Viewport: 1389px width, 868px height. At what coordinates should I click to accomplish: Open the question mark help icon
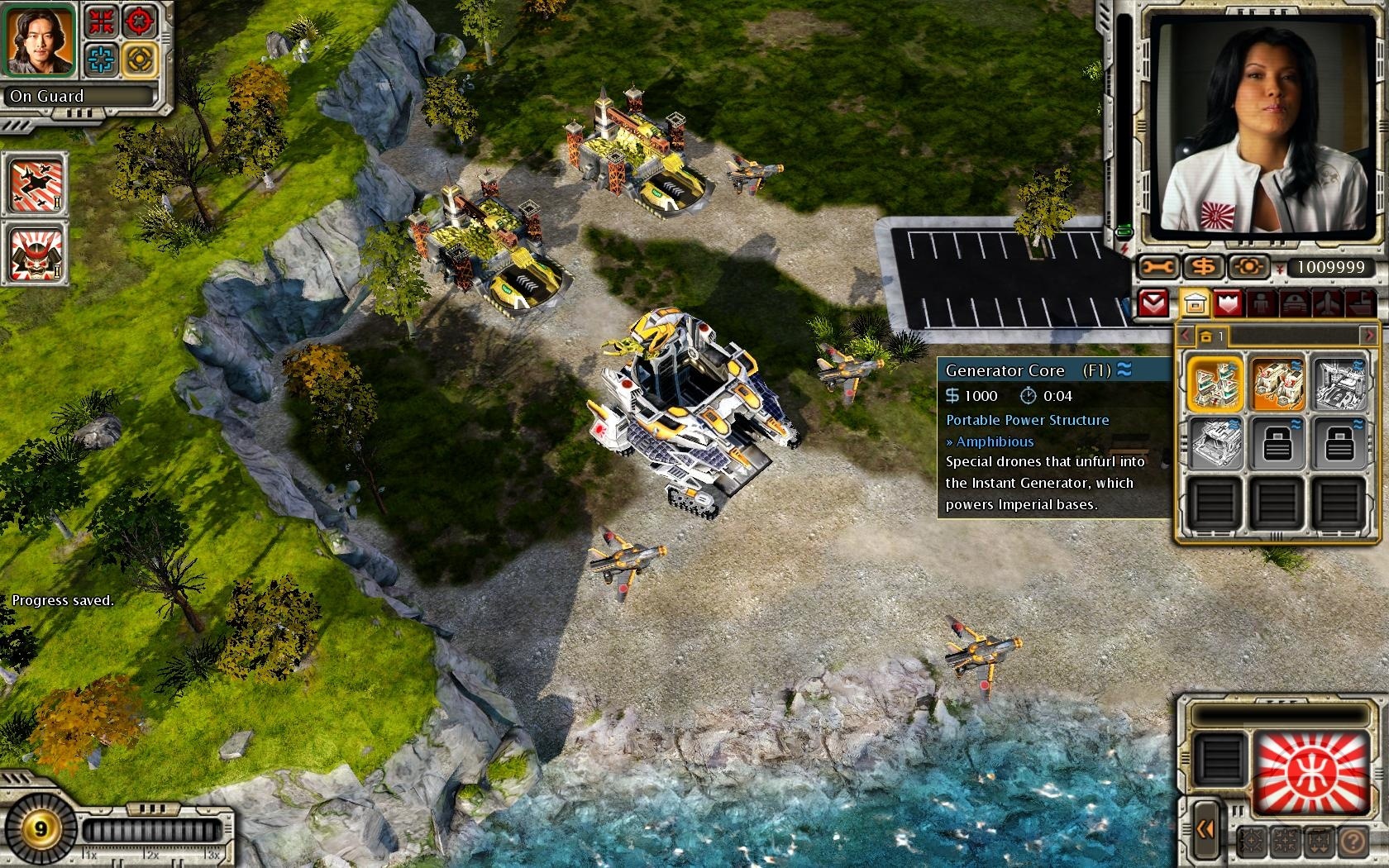1353,842
